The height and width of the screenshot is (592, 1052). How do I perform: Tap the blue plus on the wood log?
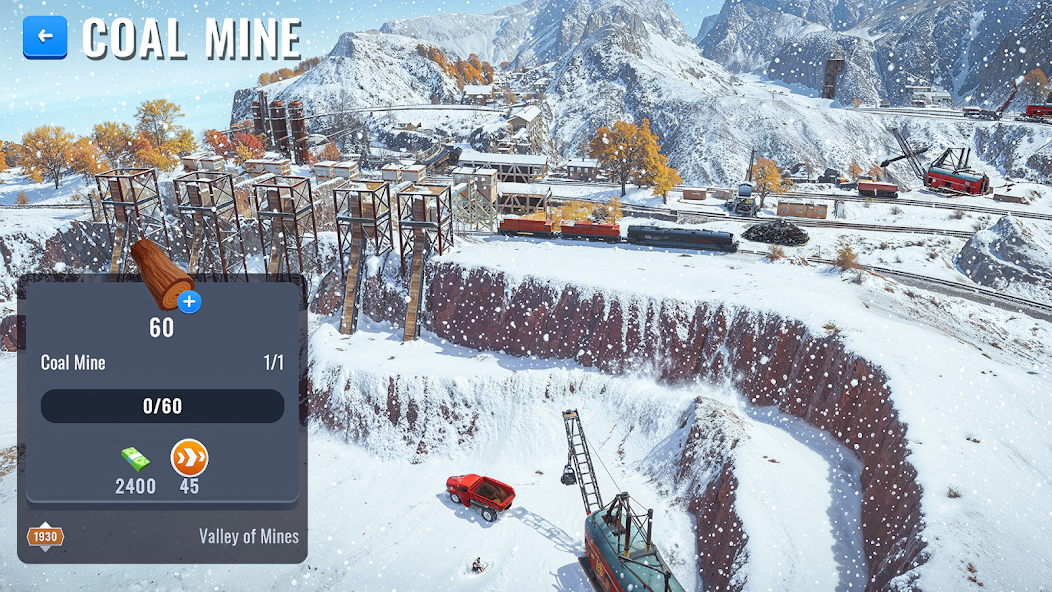[x=189, y=301]
